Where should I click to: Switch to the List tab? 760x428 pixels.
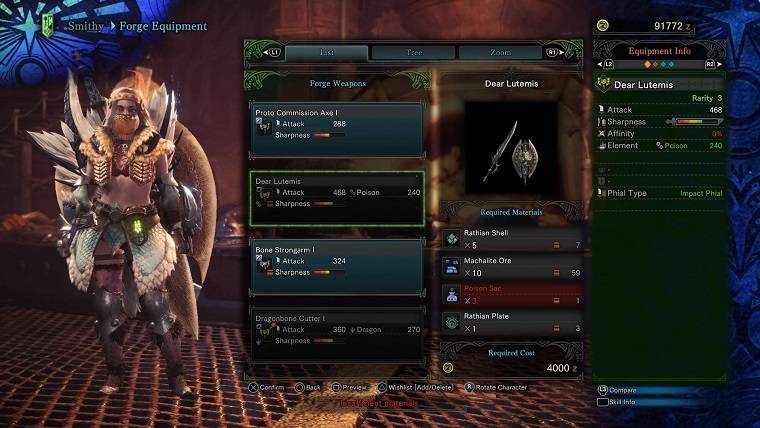pyautogui.click(x=326, y=52)
